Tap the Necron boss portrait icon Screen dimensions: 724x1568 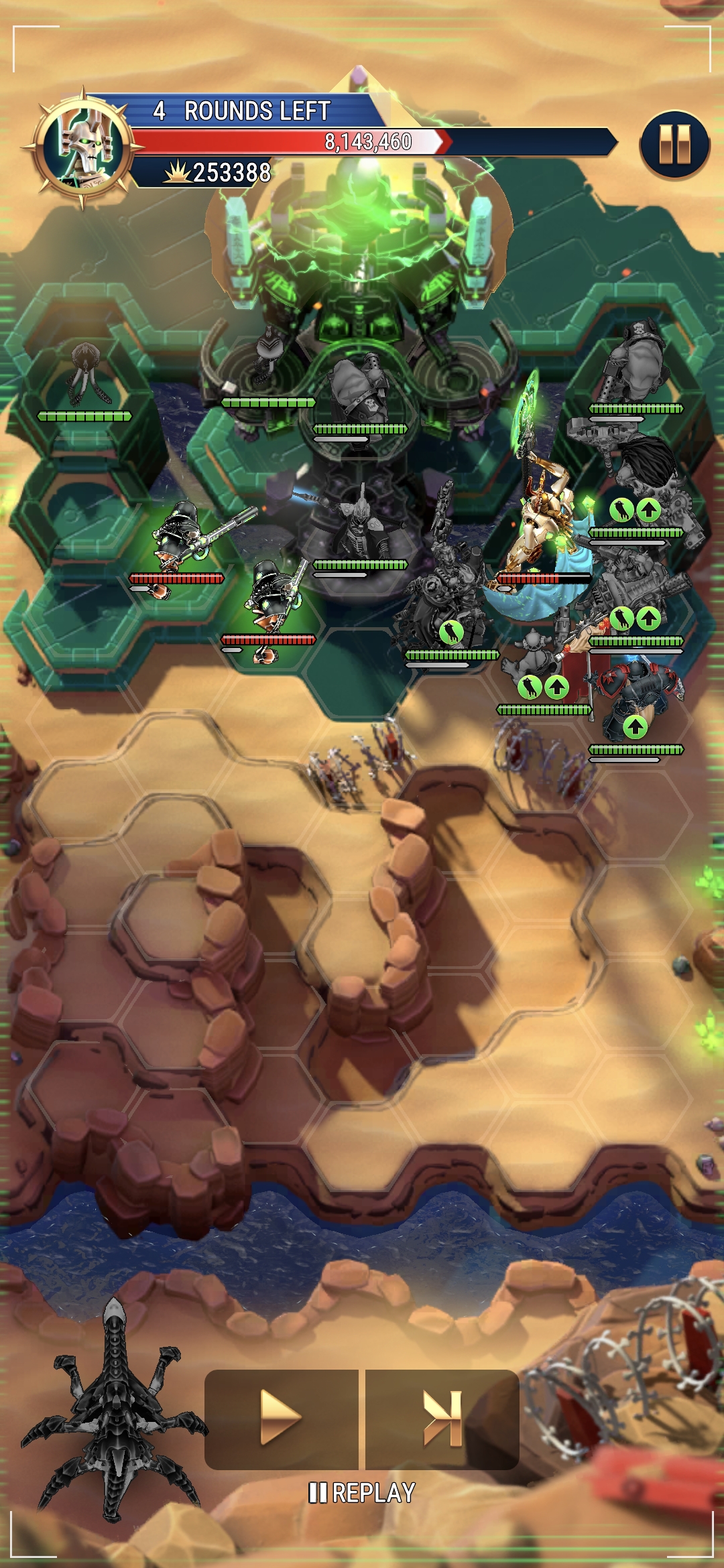(84, 147)
